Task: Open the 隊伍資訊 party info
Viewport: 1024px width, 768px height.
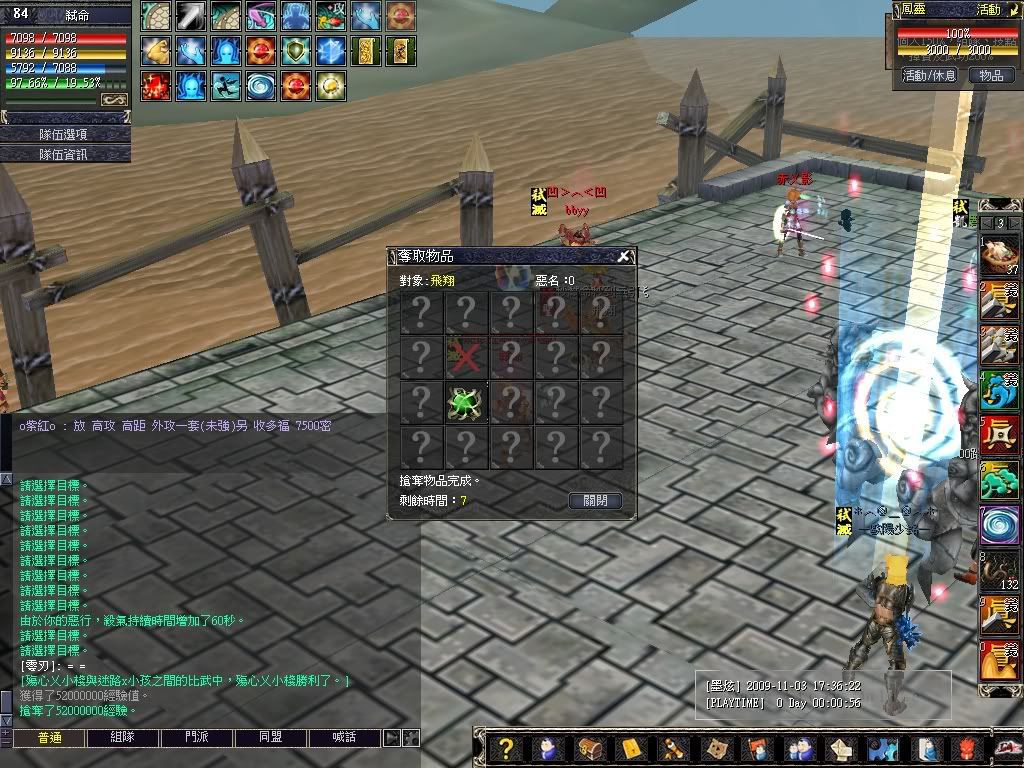Action: [x=65, y=154]
